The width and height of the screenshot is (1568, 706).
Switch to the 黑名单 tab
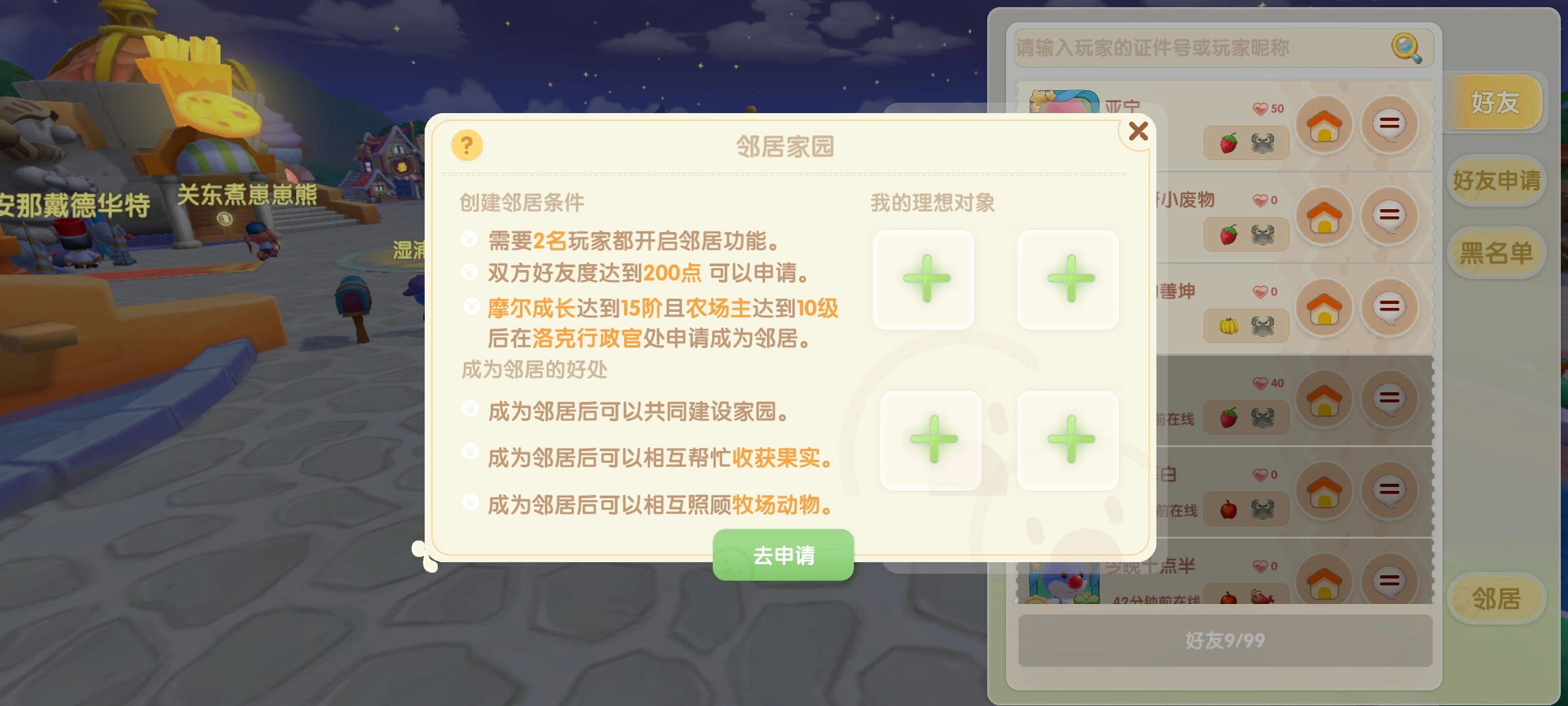[1496, 254]
